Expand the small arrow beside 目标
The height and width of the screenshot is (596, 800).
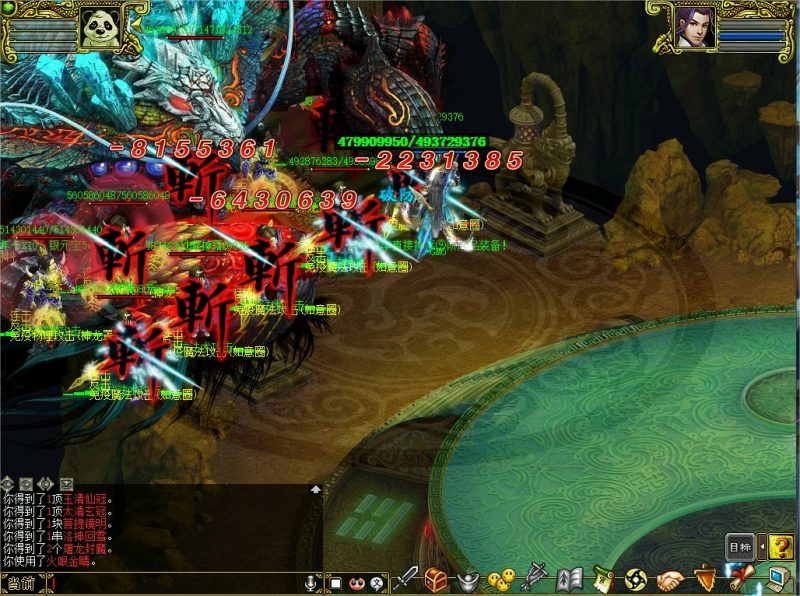pos(761,547)
